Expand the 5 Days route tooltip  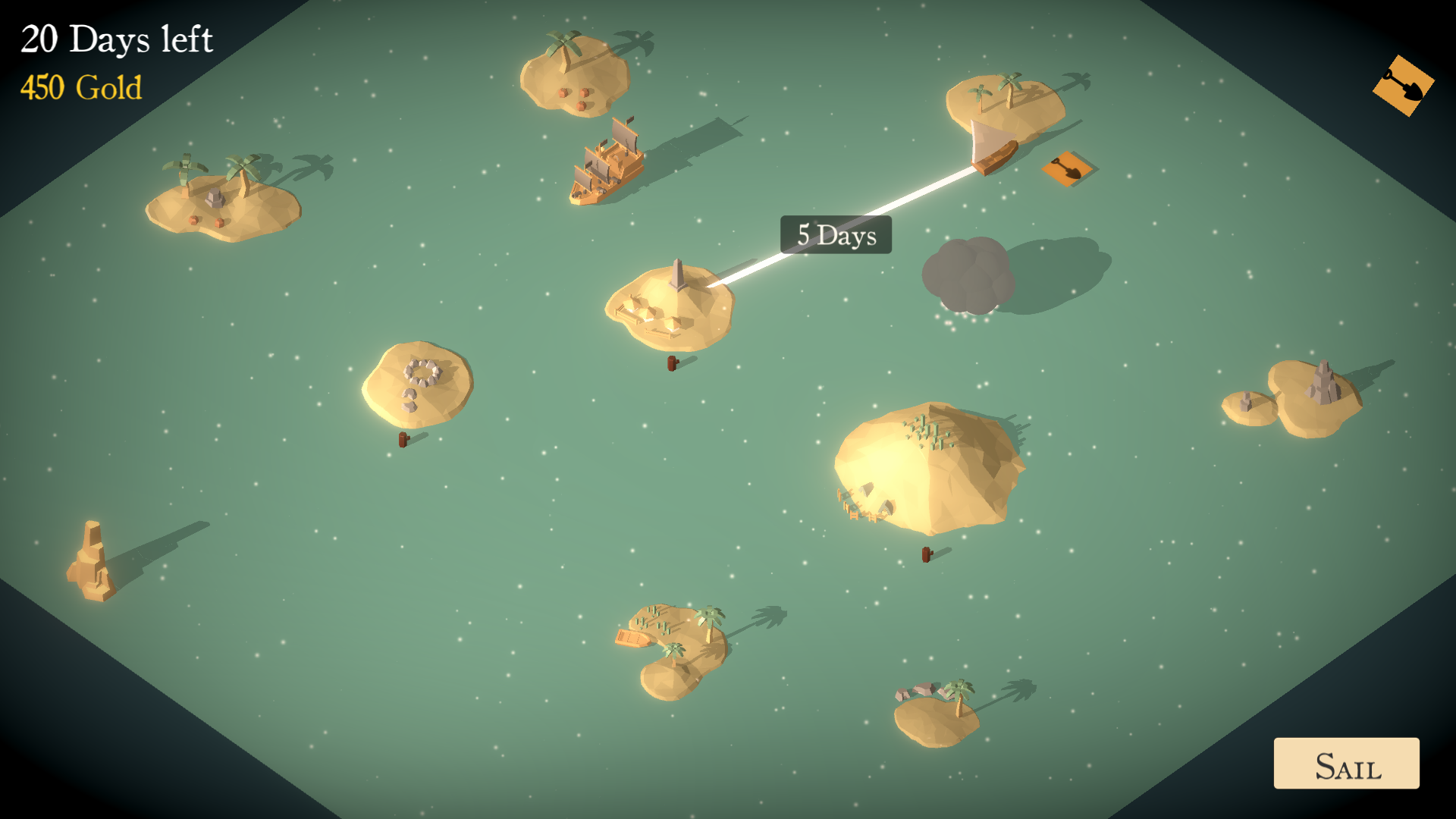(x=835, y=235)
